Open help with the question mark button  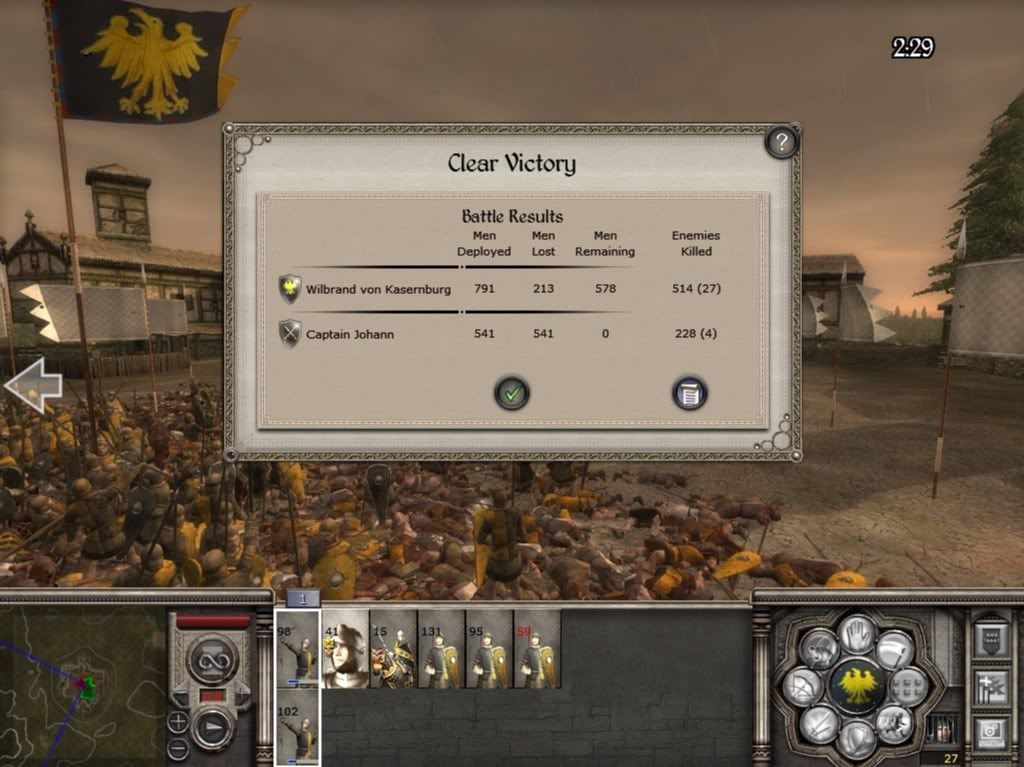[781, 142]
